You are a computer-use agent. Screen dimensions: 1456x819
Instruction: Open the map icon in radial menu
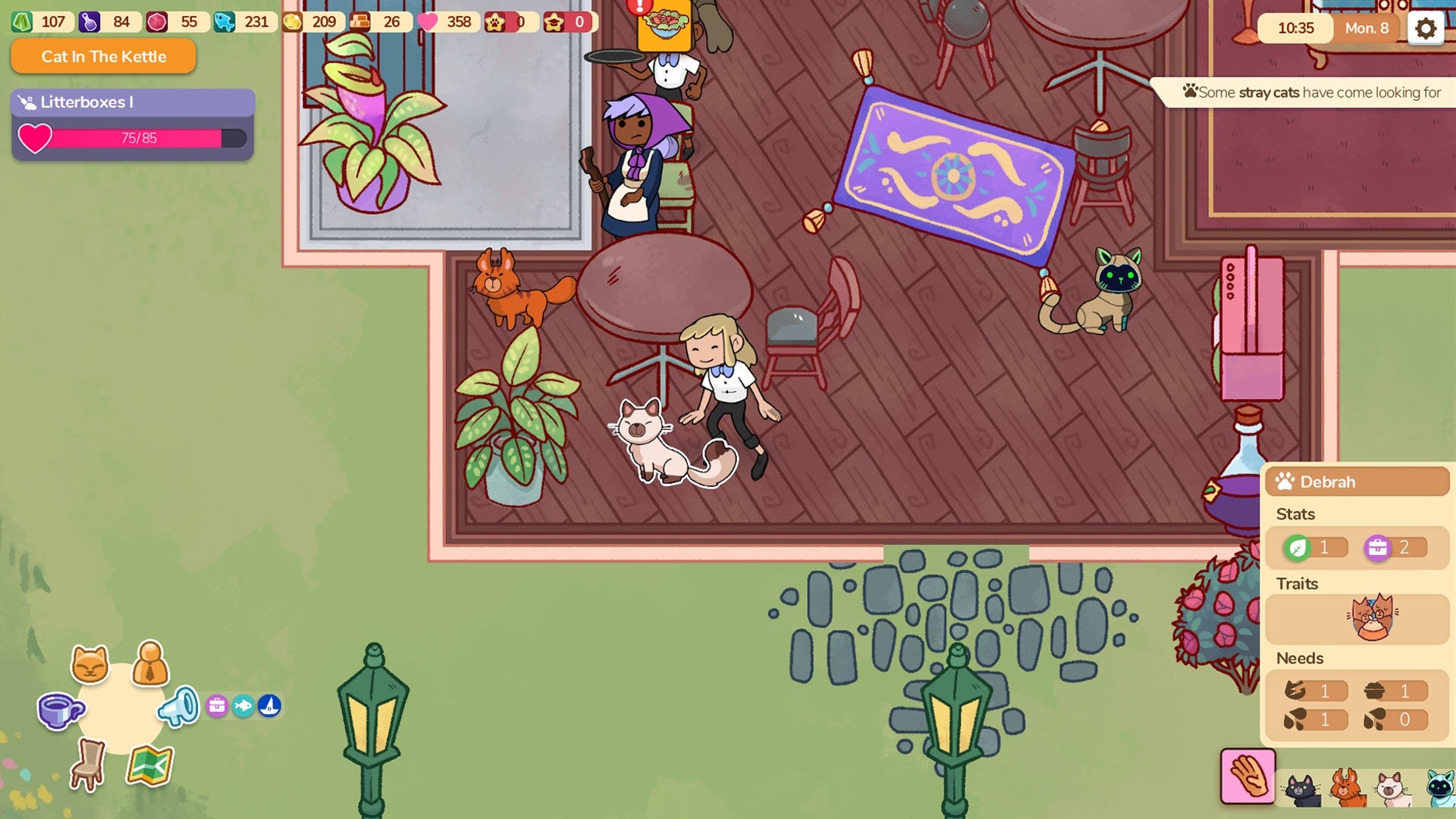coord(150,766)
